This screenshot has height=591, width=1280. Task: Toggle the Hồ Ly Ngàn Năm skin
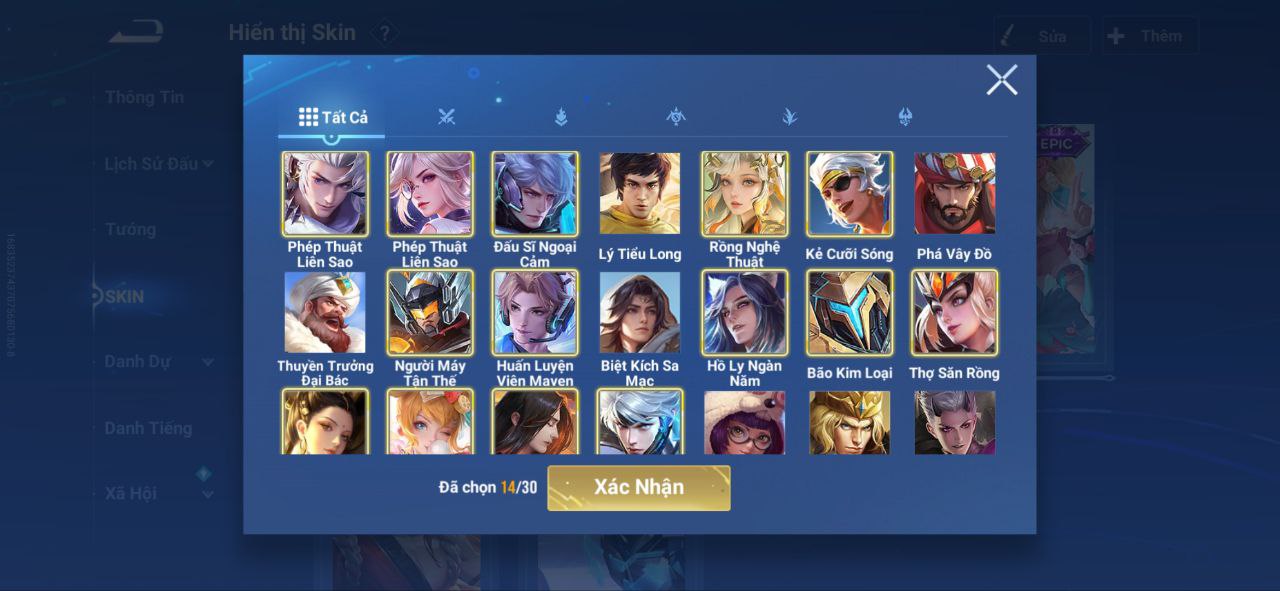[x=745, y=313]
